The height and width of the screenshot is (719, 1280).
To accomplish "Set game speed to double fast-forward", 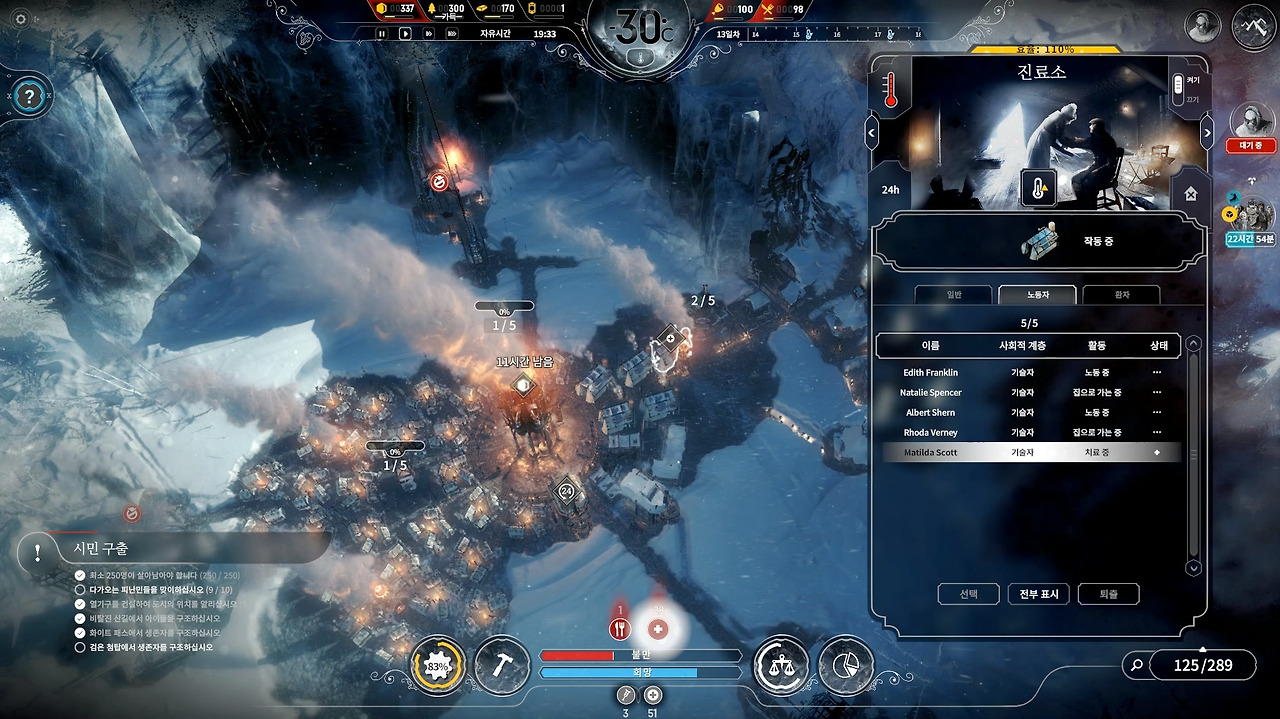I will pos(428,33).
